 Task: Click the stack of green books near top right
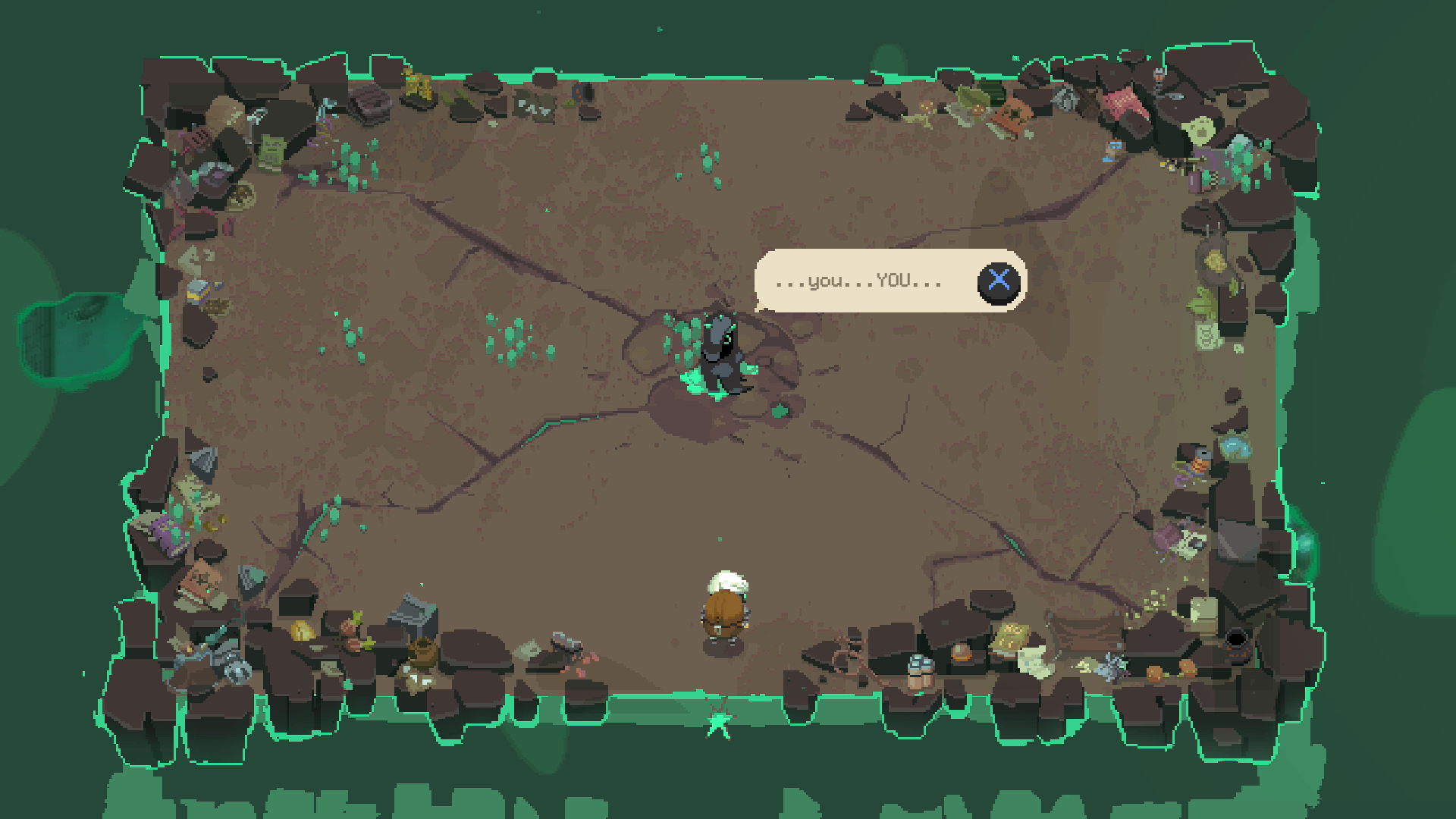coord(991,94)
